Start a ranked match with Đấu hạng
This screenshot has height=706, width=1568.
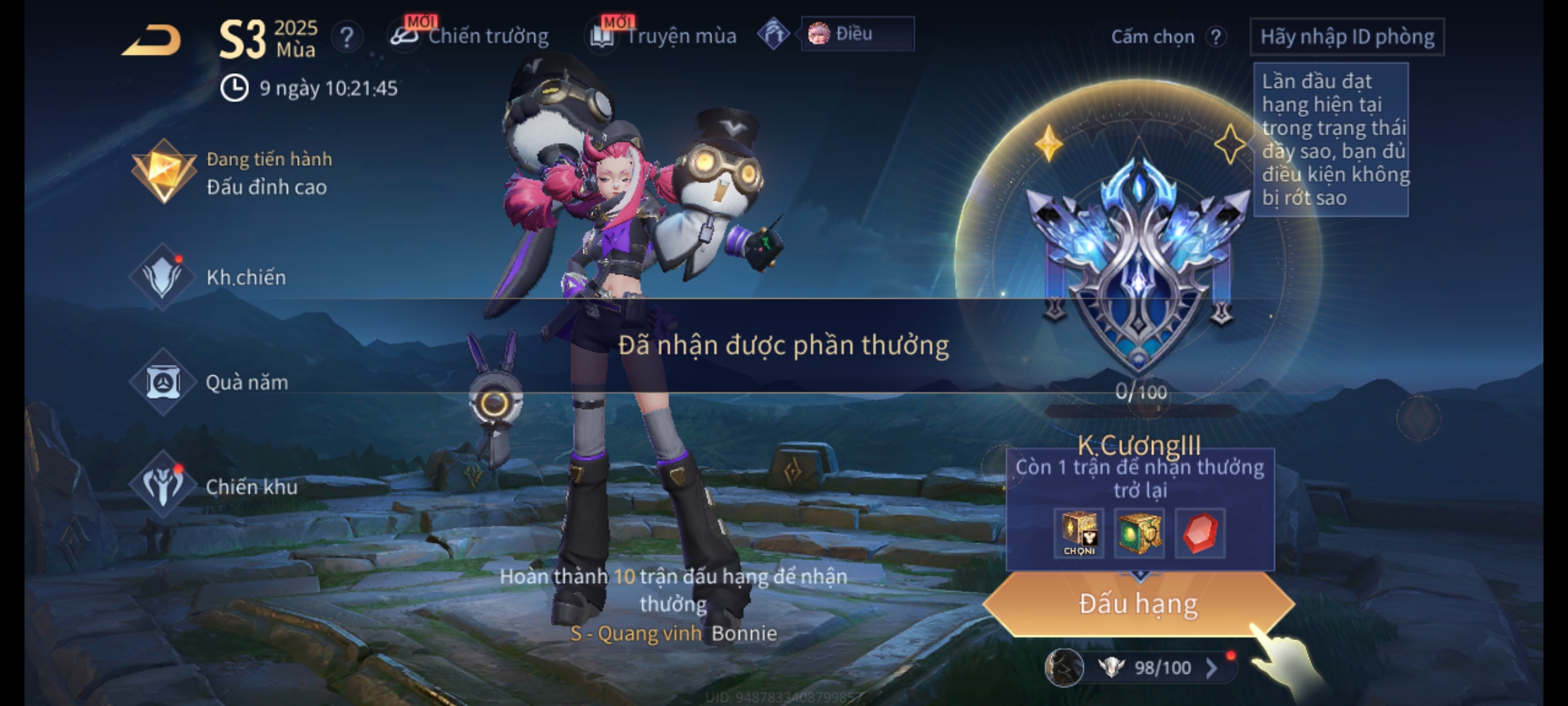(x=1138, y=604)
